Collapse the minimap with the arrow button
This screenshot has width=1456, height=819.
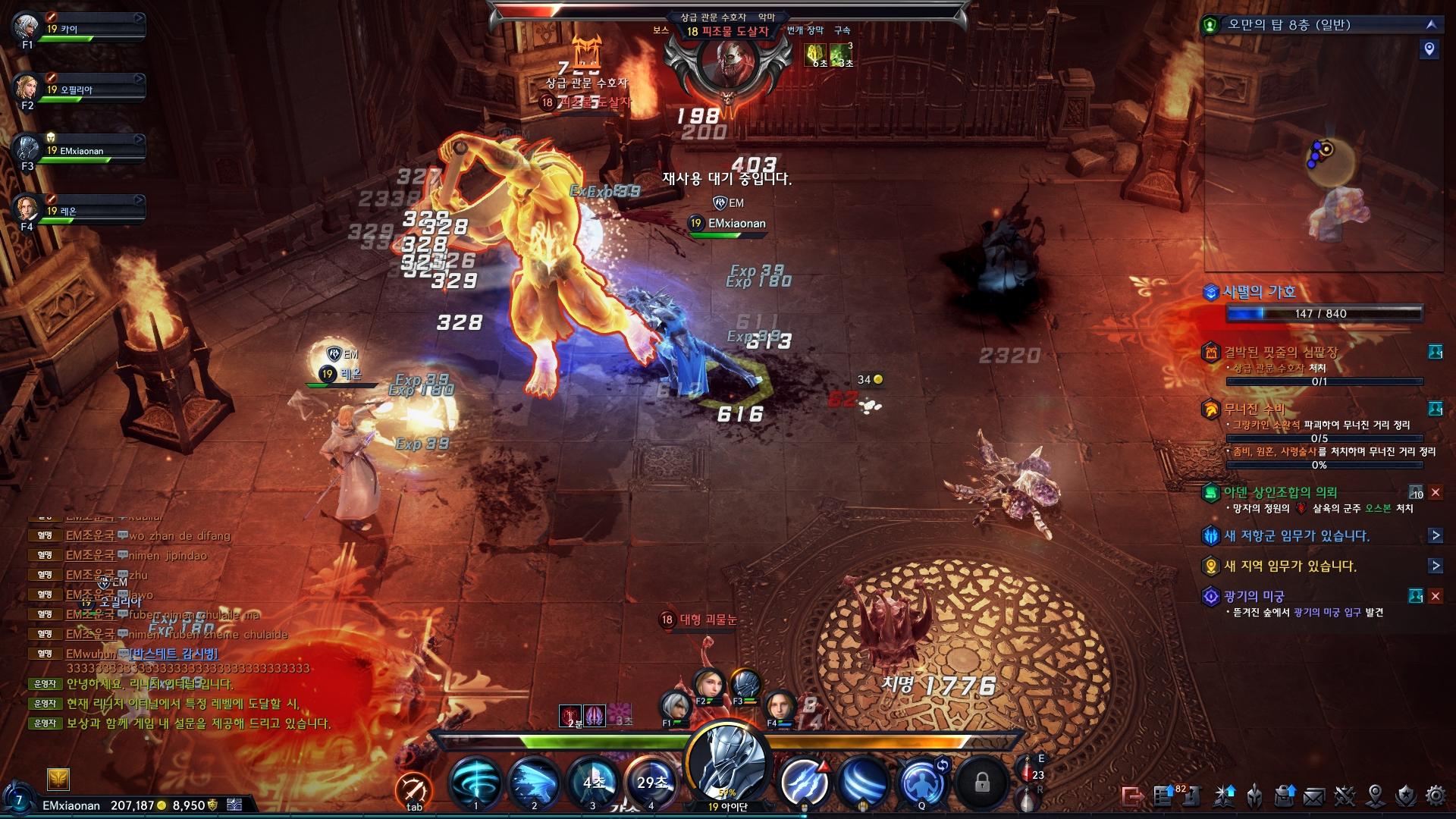tap(1430, 24)
